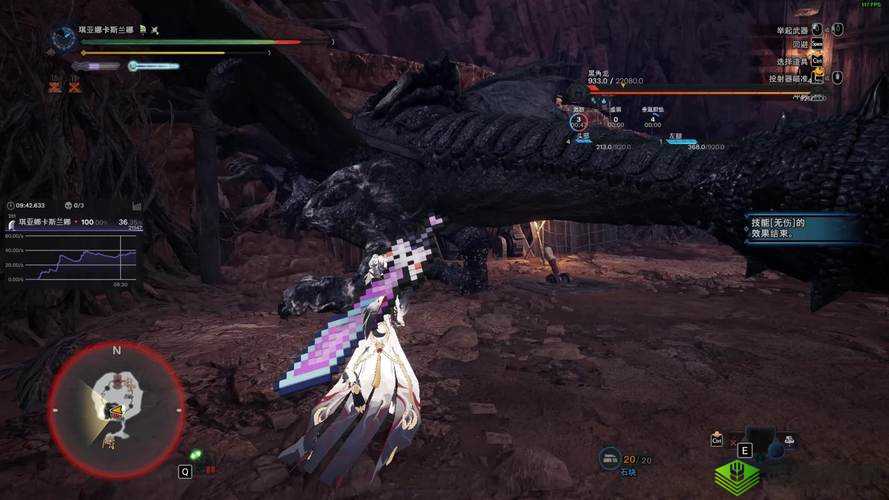Click the first orange crossed status icon
This screenshot has width=889, height=500.
[x=54, y=87]
